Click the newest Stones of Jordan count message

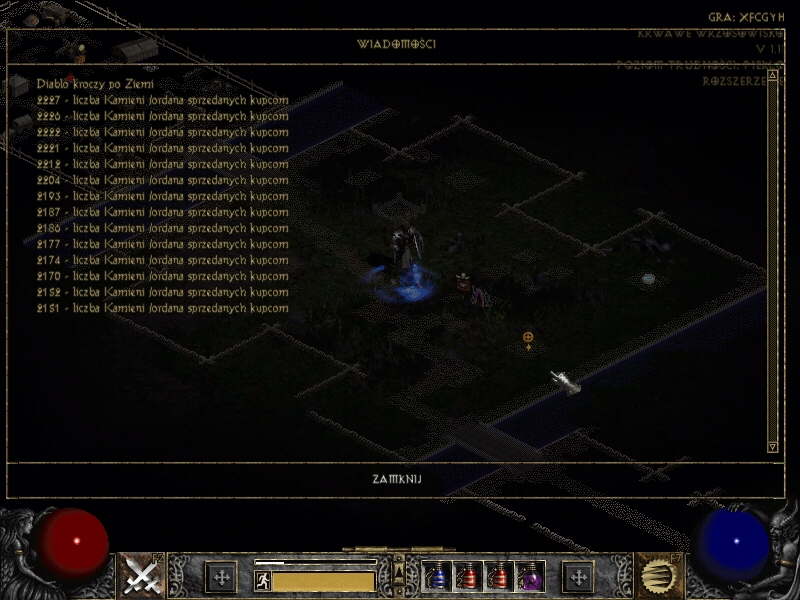pyautogui.click(x=163, y=100)
